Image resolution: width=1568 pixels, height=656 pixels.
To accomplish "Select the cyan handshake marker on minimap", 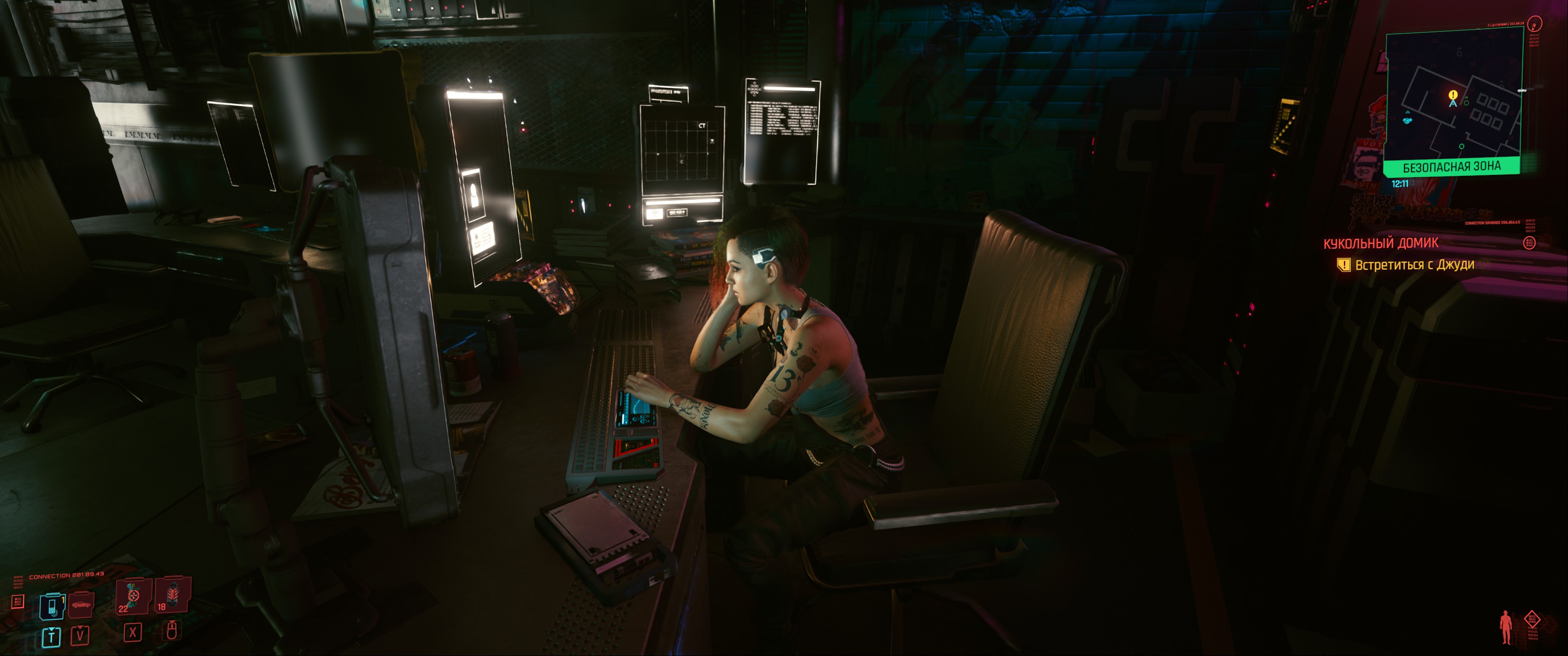I will click(1407, 120).
